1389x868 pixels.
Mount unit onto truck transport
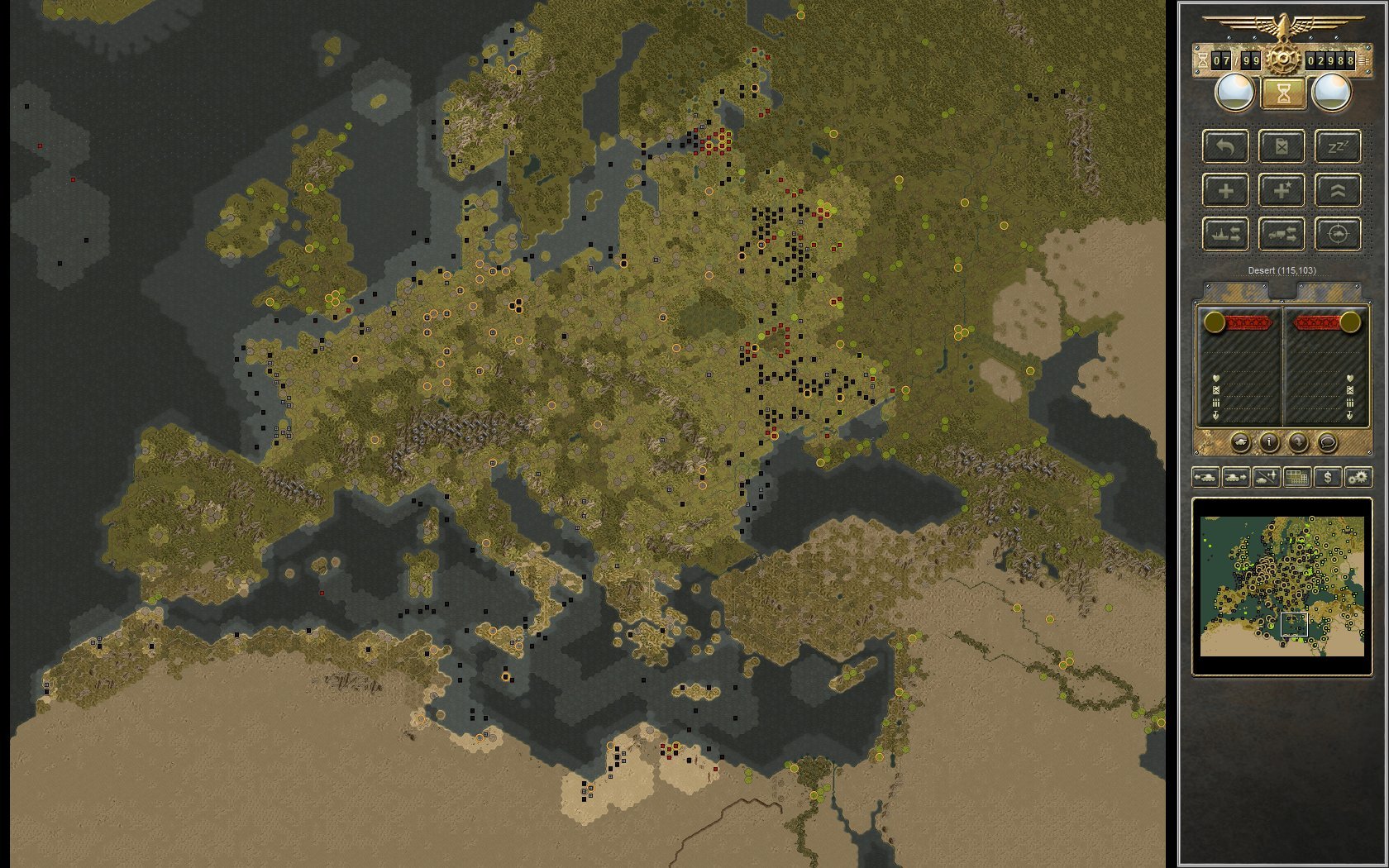point(1282,234)
